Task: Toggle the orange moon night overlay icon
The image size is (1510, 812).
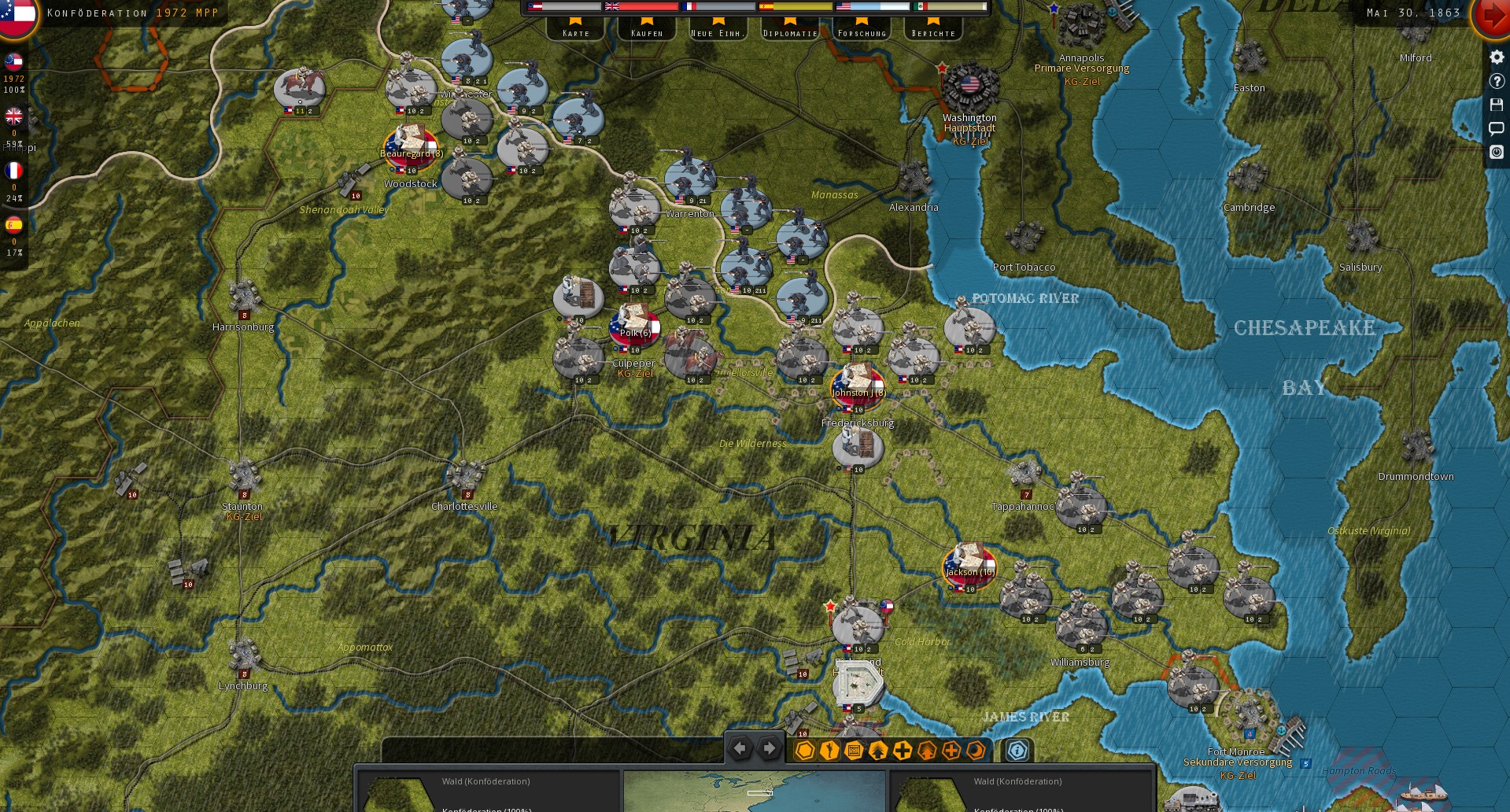Action: (x=975, y=751)
